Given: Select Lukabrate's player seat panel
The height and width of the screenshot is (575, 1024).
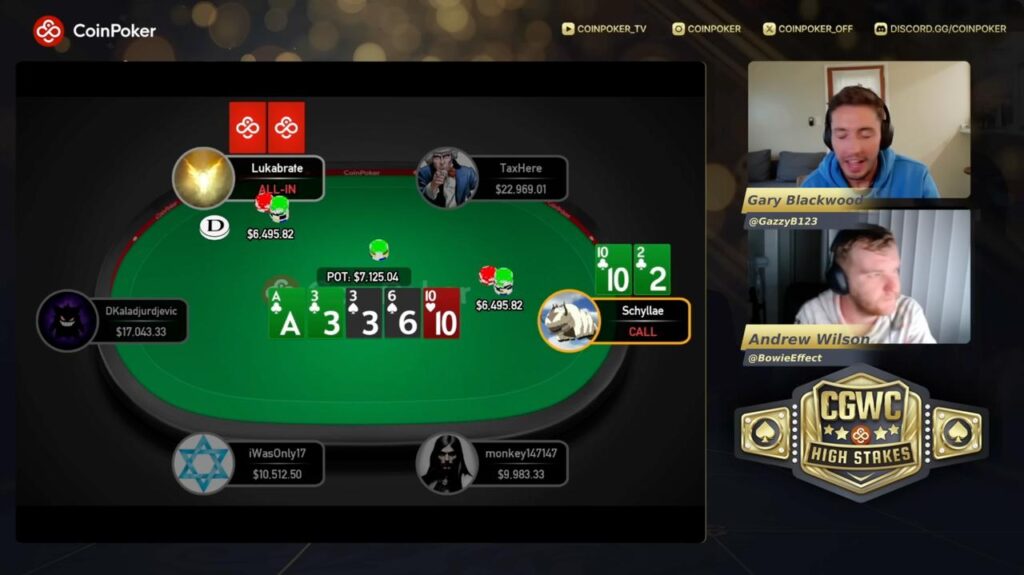Looking at the screenshot, I should tap(276, 178).
